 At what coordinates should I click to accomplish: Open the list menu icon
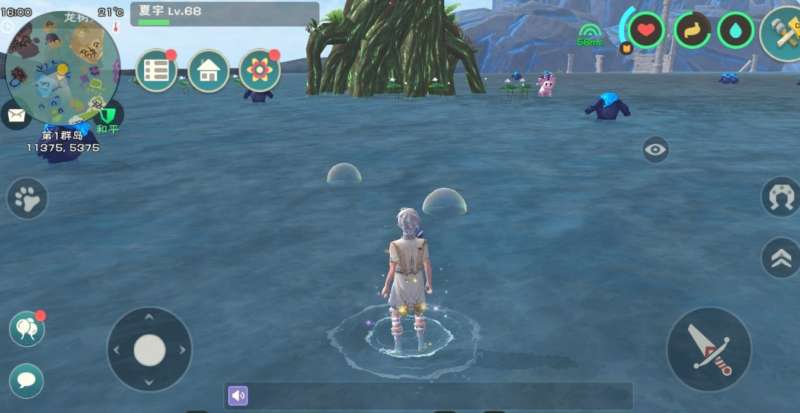coord(157,71)
